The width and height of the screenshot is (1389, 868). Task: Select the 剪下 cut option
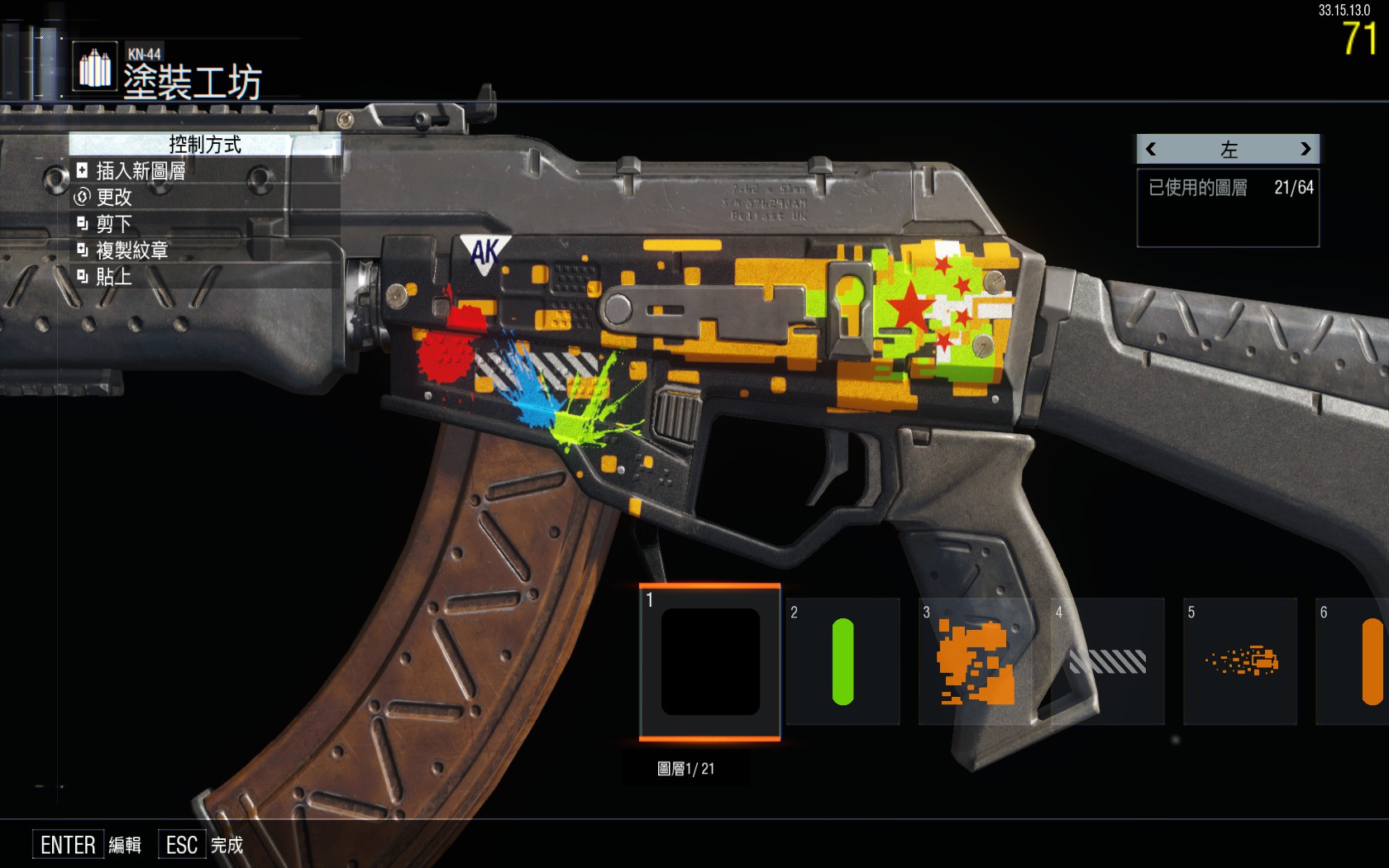point(113,224)
